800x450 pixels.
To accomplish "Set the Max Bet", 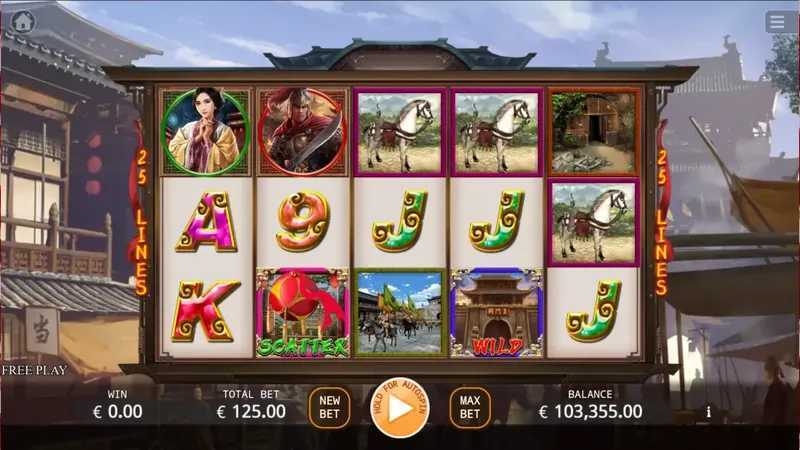I will tap(470, 408).
